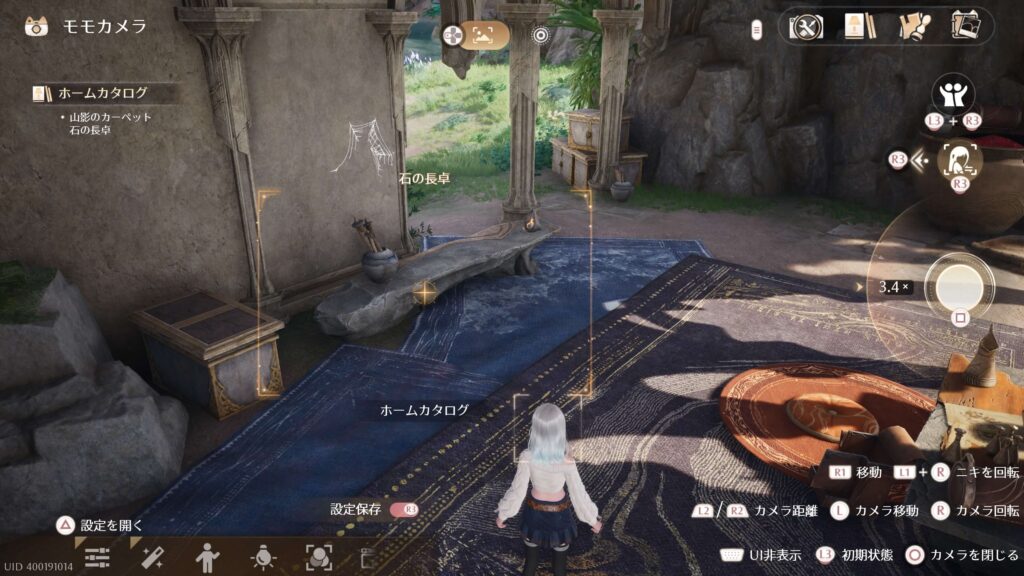Image resolution: width=1024 pixels, height=576 pixels.
Task: Click the small menu lines pill icon
Action: 758,28
